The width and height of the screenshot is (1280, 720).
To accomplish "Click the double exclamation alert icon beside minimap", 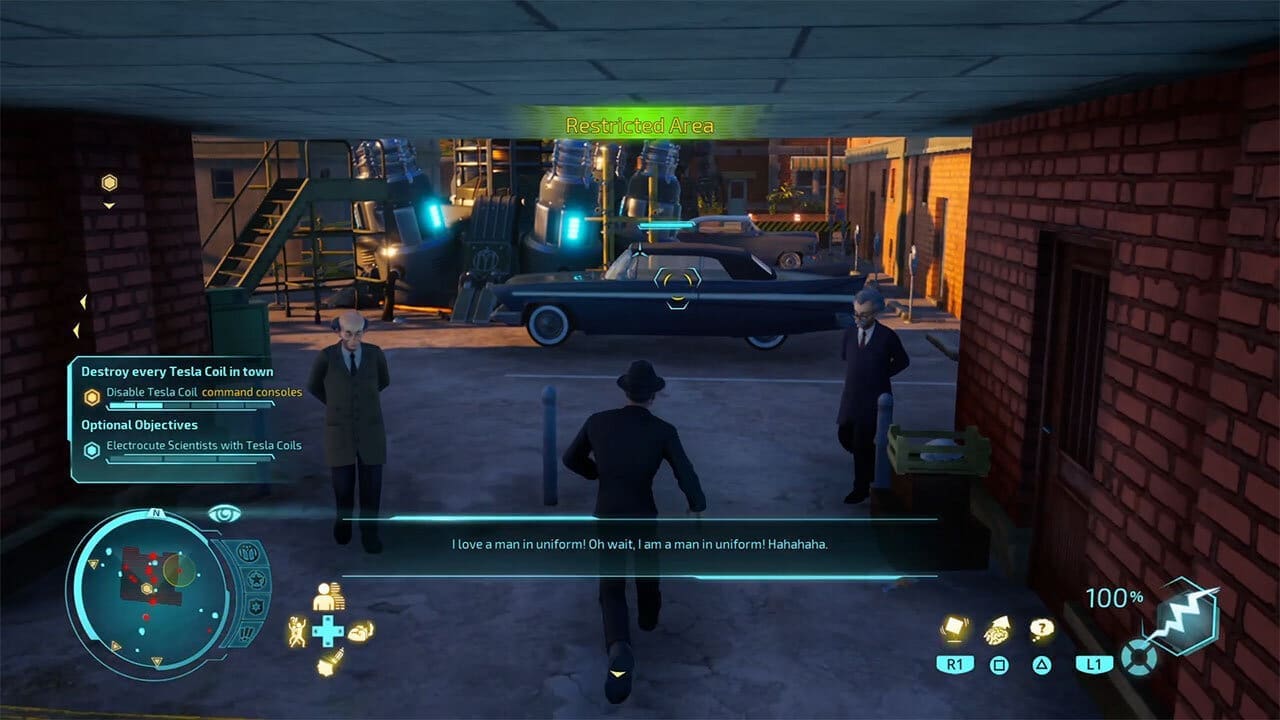I will [x=246, y=634].
